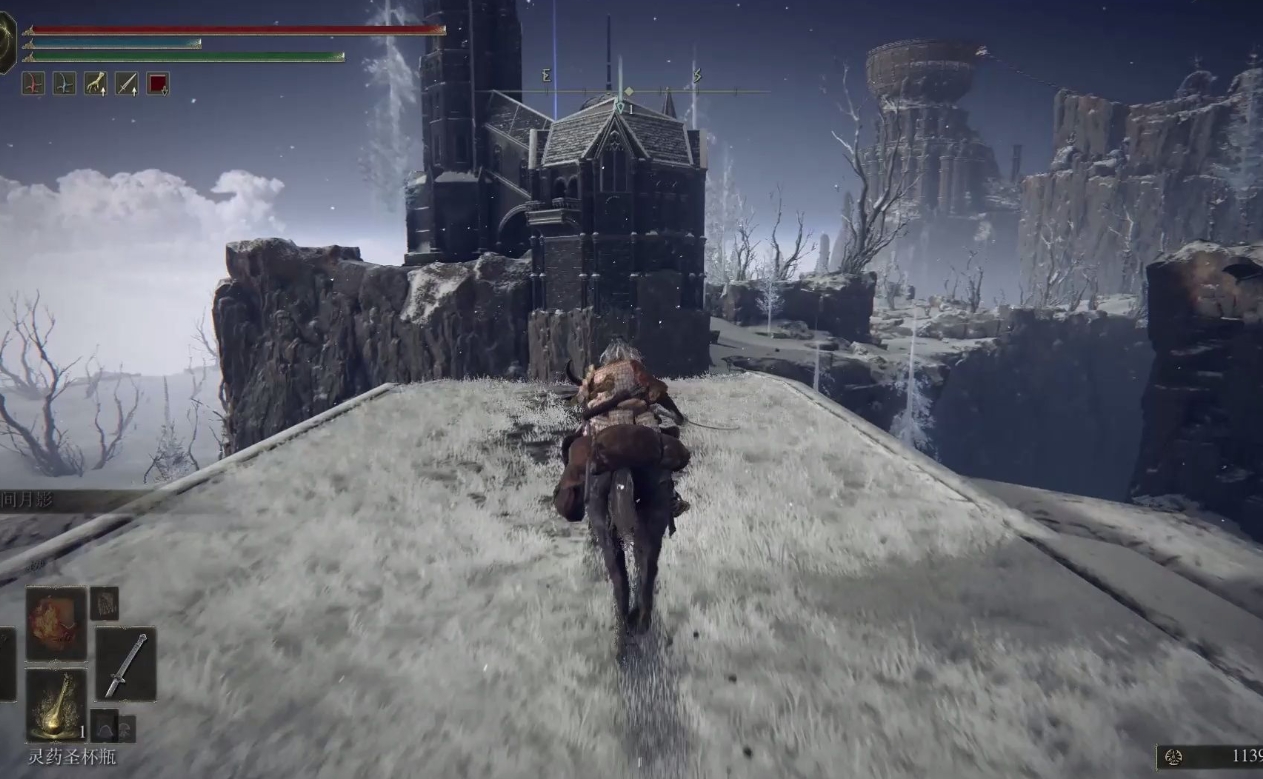Click the compass bar above the church
Viewport: 1263px width, 779px height.
coord(620,92)
